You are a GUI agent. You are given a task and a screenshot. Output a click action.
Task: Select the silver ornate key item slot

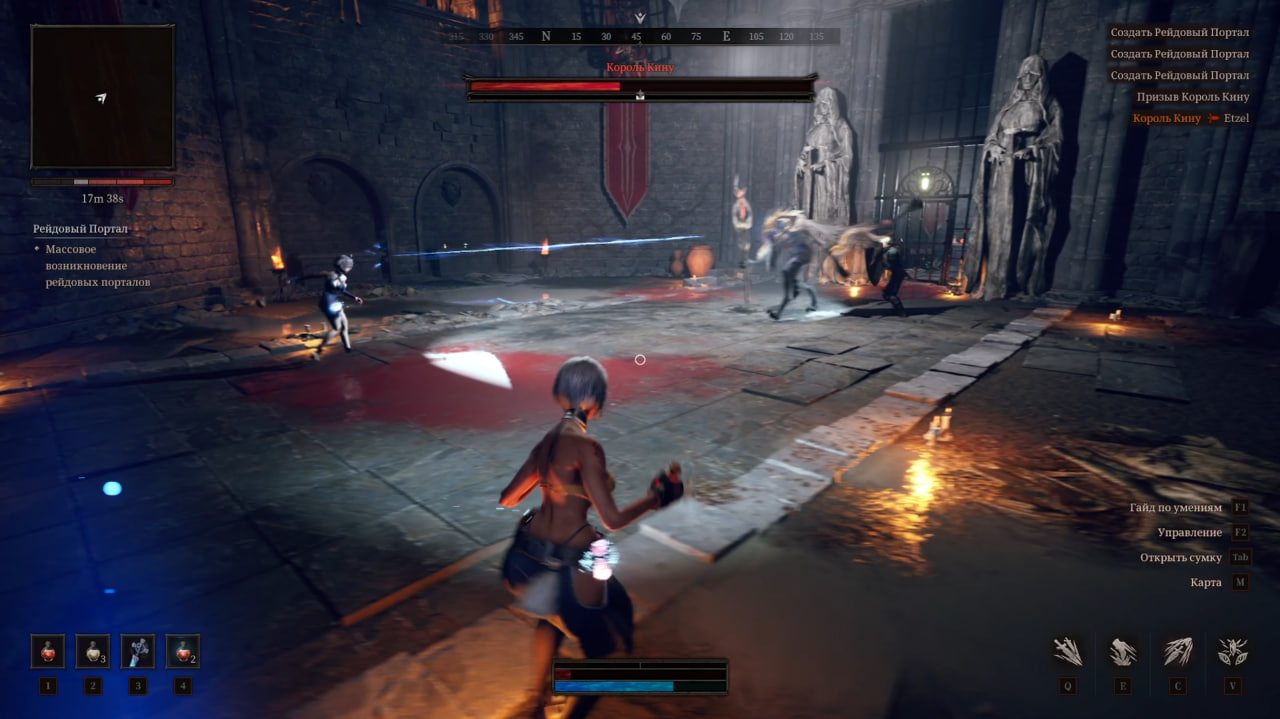pos(138,651)
